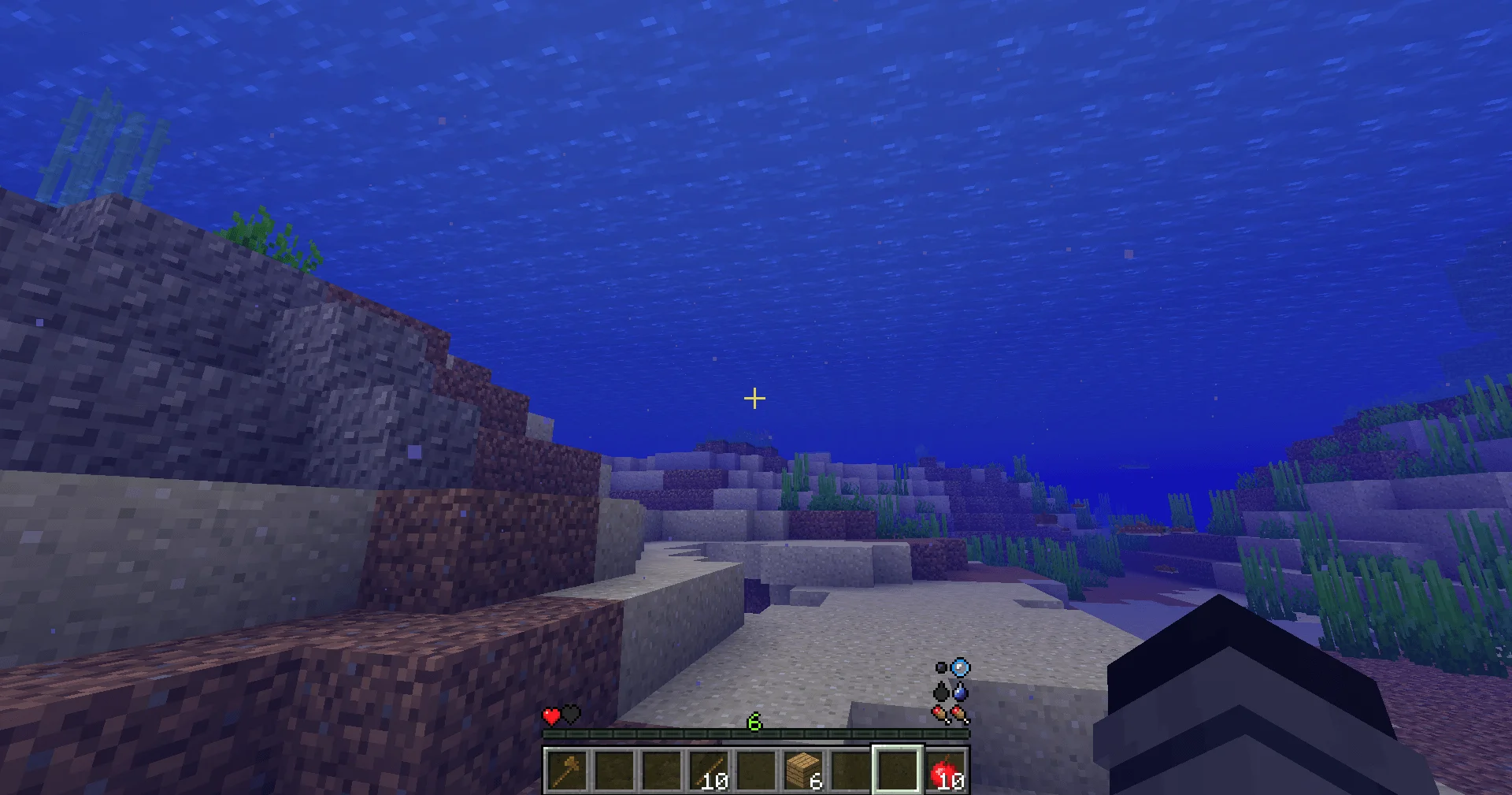Select the stack of 10 sticks
Viewport: 1512px width, 795px height.
click(708, 770)
